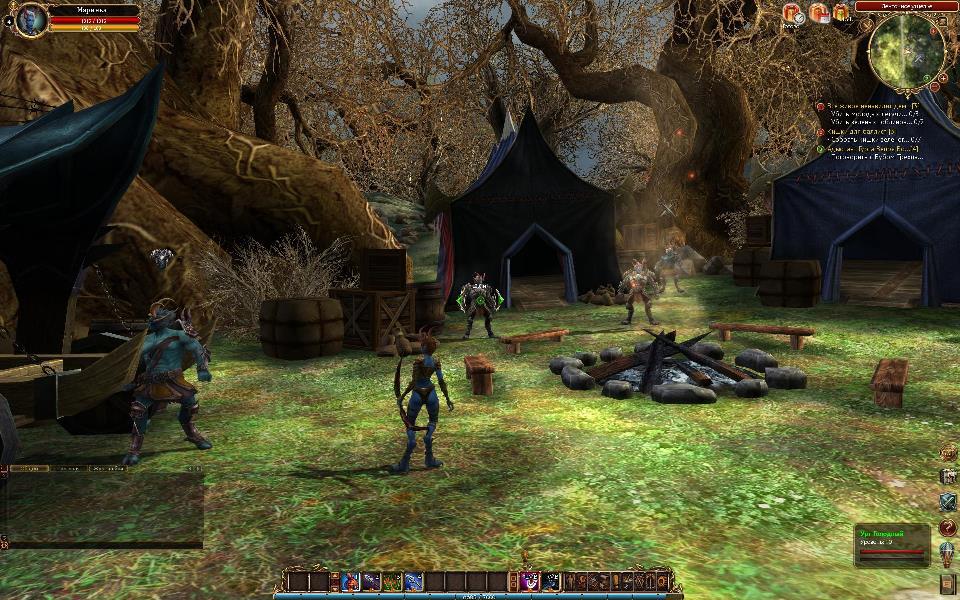Activate the red creature skill on hotbar
Viewport: 960px width, 600px height.
[351, 581]
